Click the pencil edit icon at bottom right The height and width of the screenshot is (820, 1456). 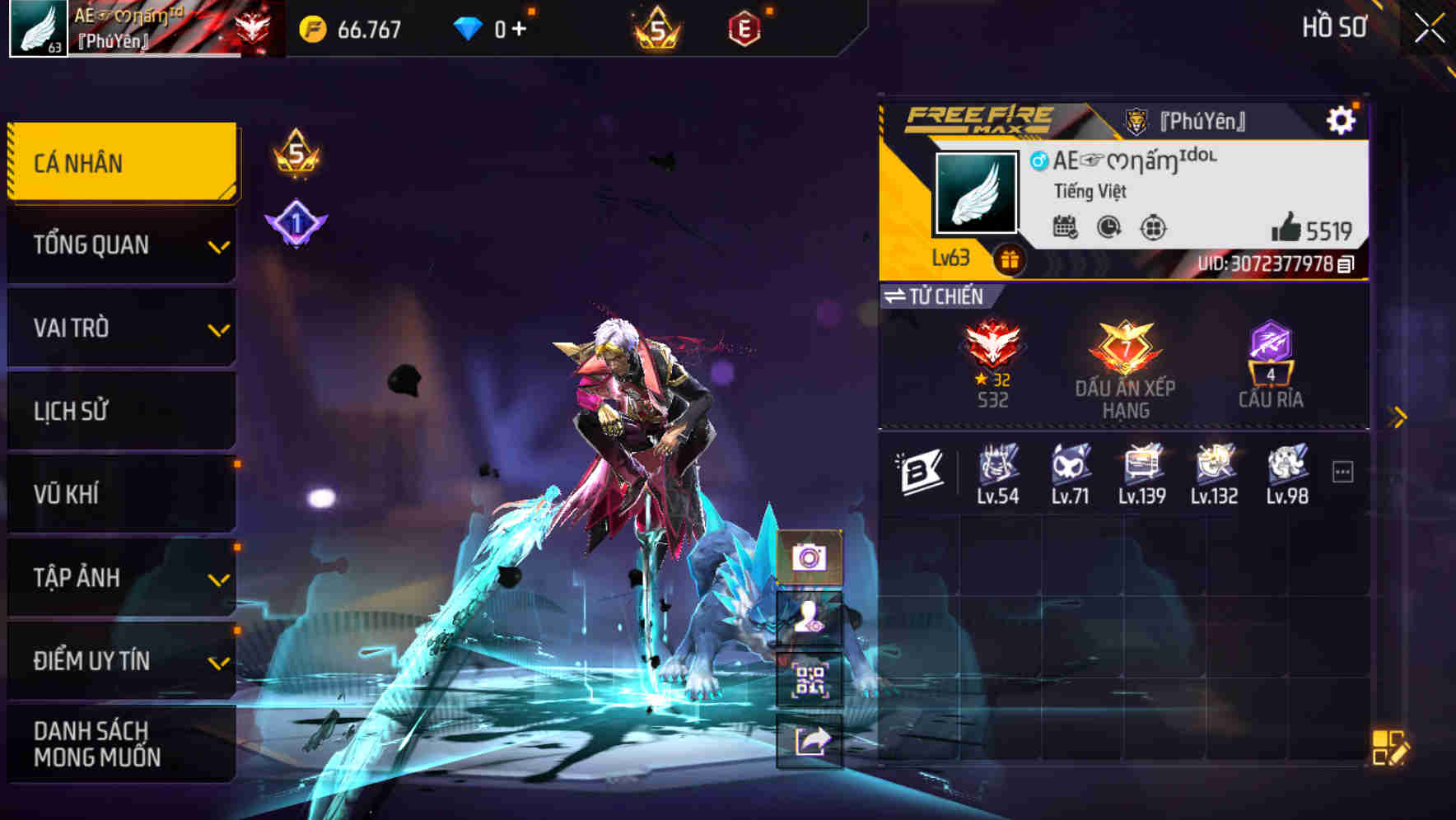coord(1389,745)
